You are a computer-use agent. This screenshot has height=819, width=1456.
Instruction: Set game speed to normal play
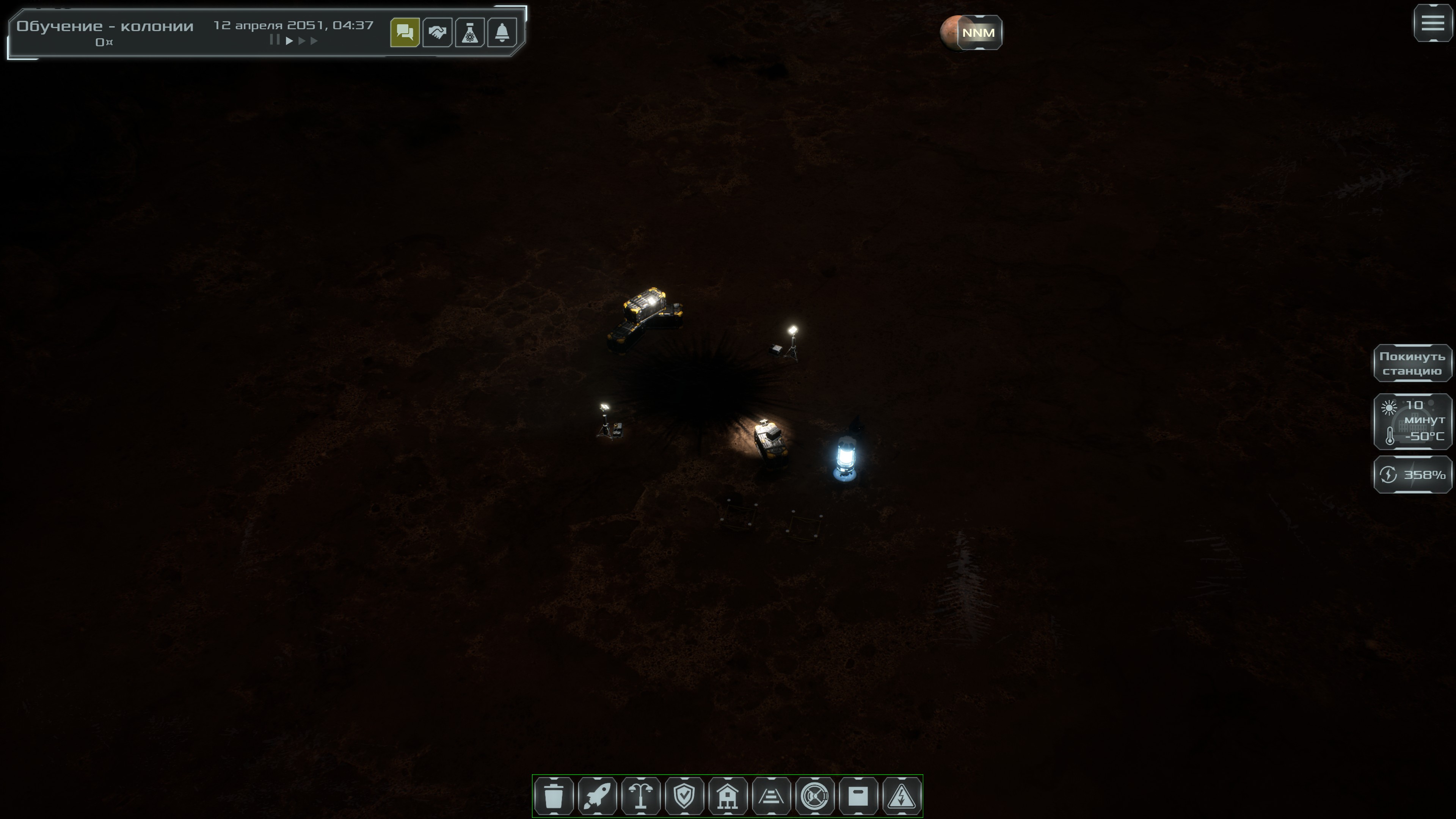289,41
